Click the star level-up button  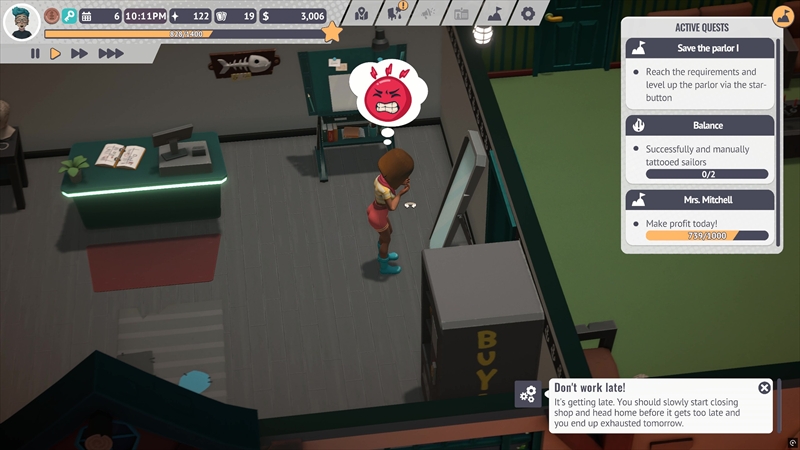click(332, 32)
